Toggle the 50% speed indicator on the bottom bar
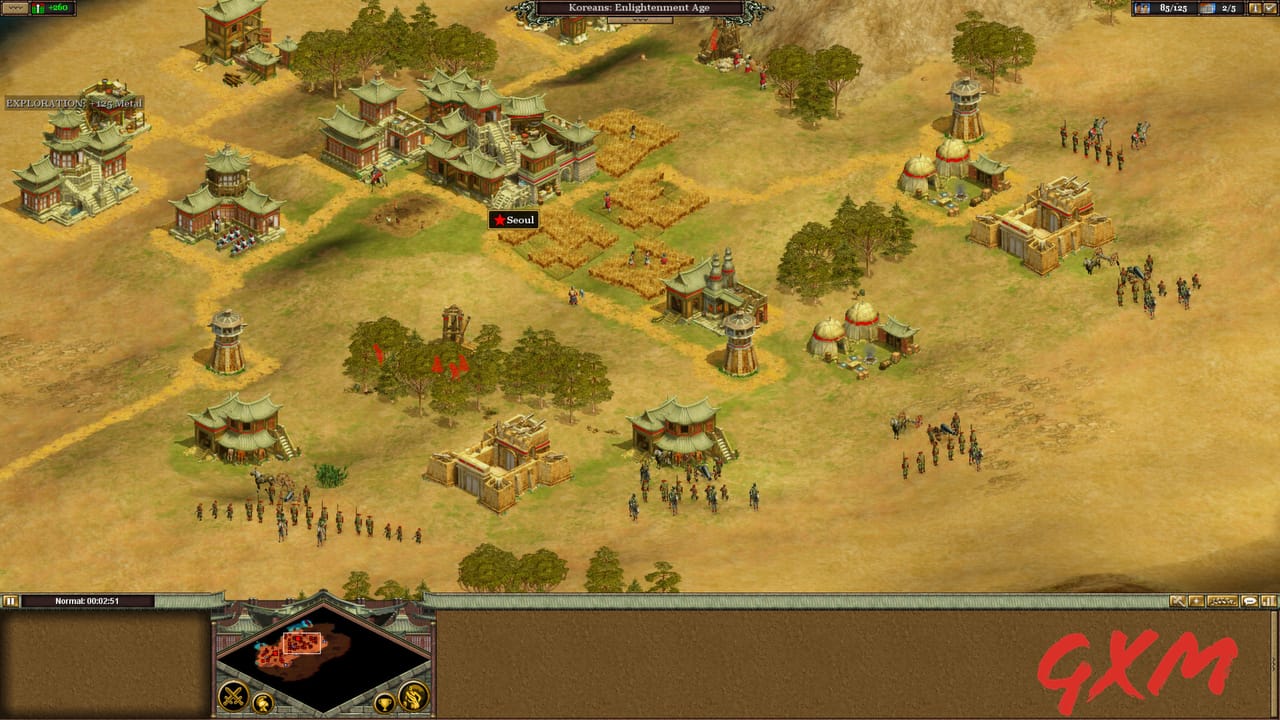1280x720 pixels. pos(1225,600)
